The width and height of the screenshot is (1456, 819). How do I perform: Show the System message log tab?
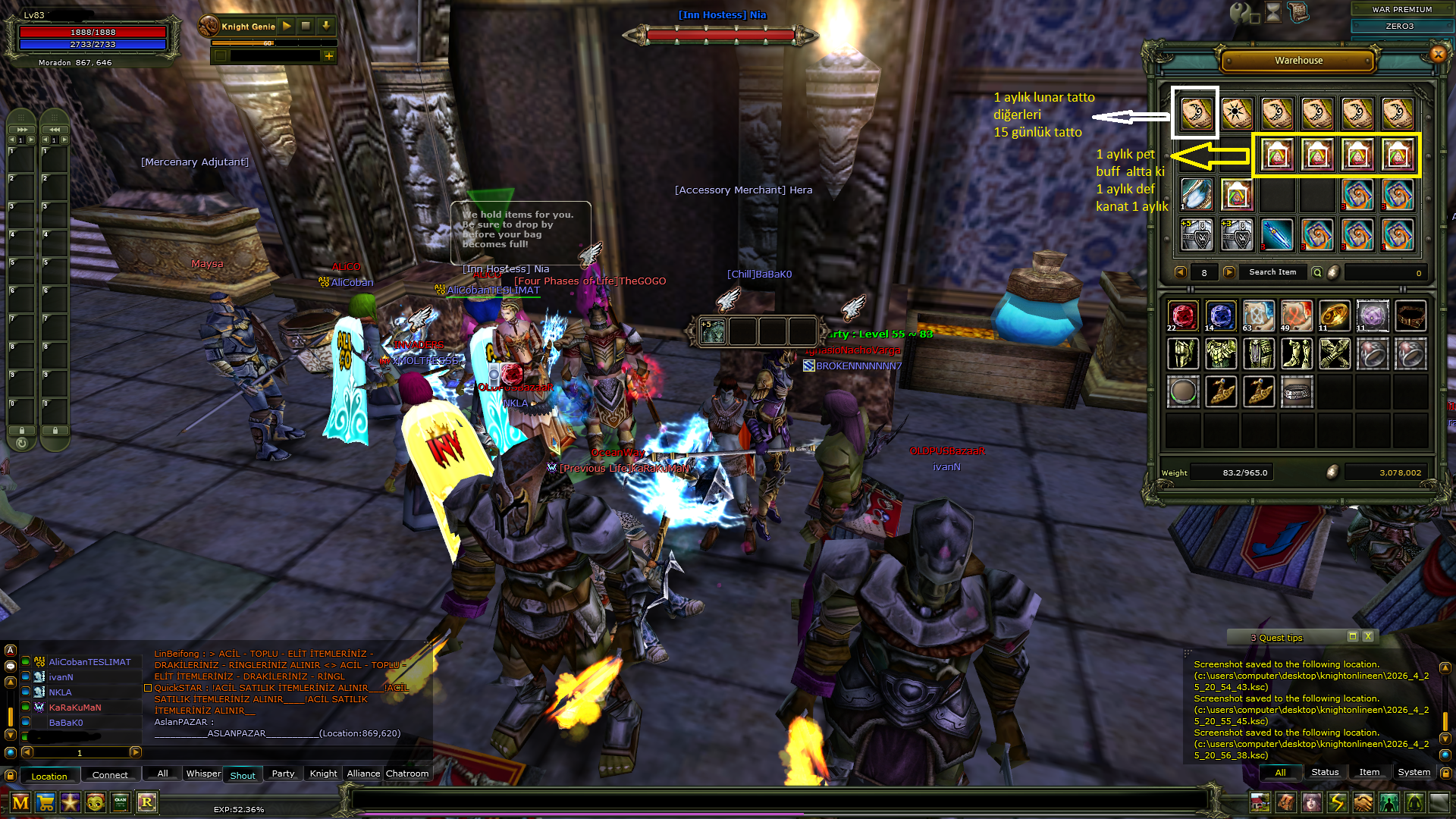(1414, 772)
